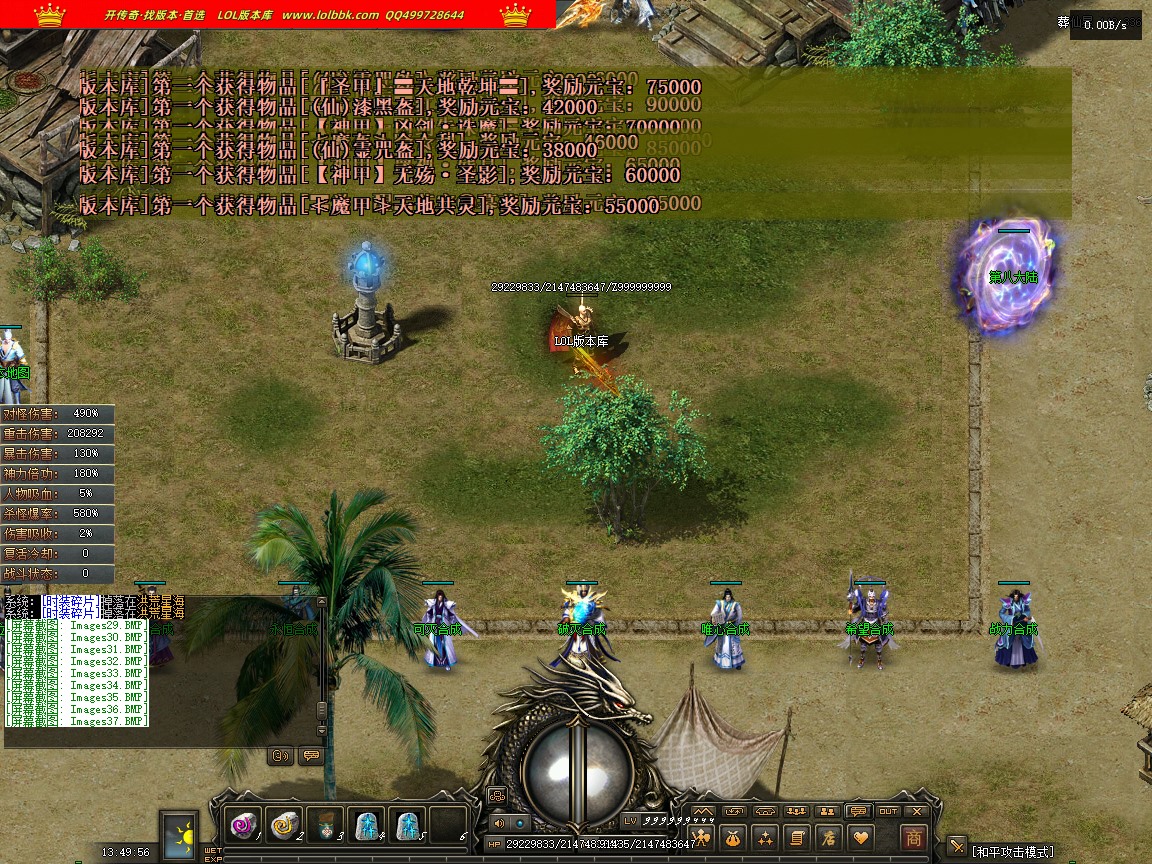Open the quest scroll panel
Viewport: 1152px width, 864px height.
click(x=796, y=838)
